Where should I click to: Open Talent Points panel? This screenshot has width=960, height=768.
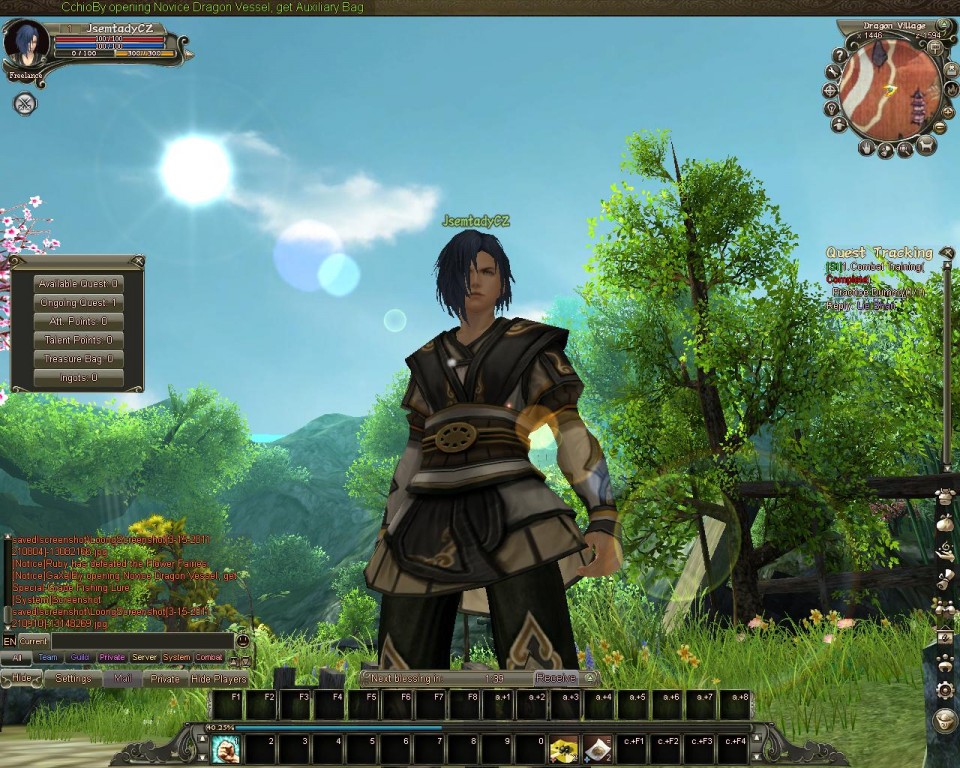click(78, 340)
